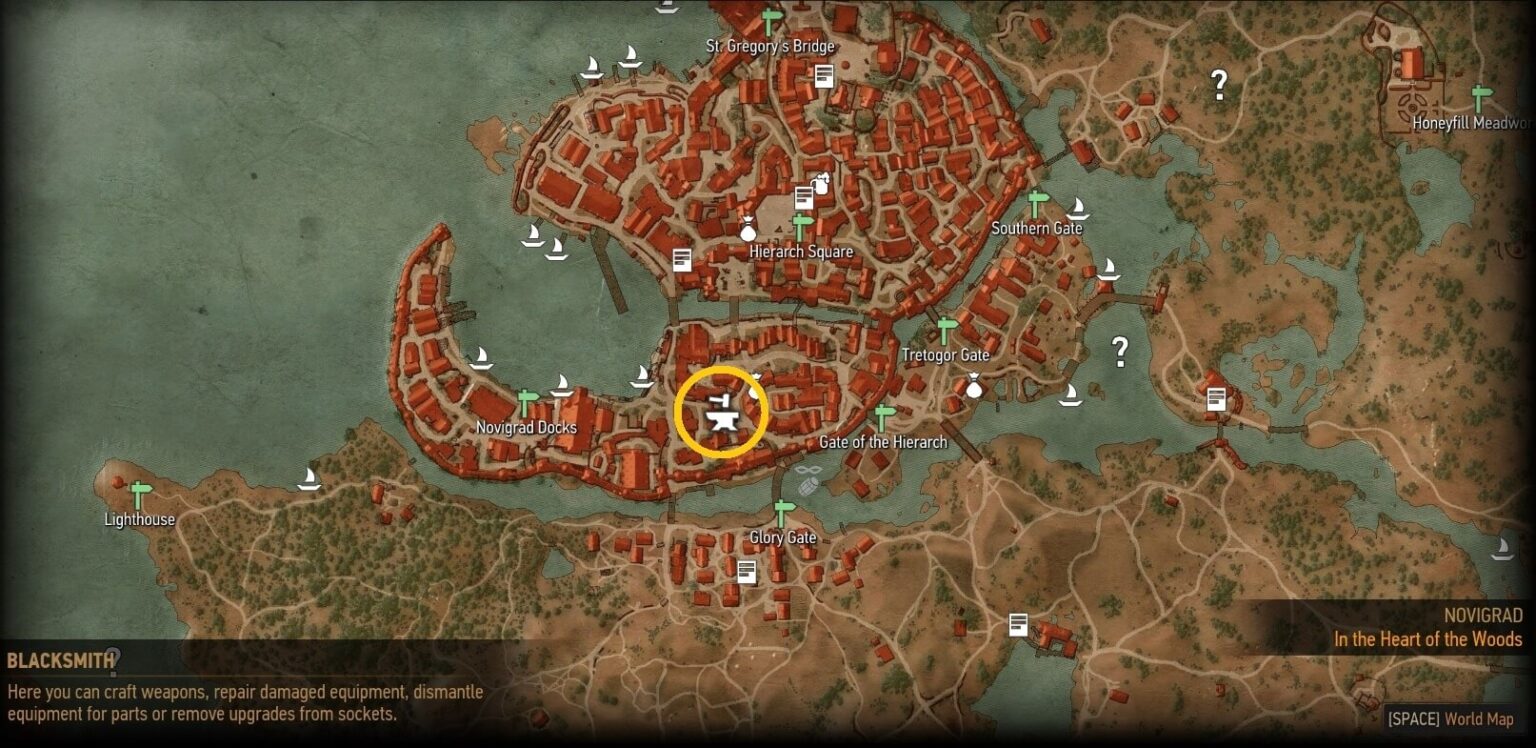Click the Southern Gate signpost icon
This screenshot has height=748, width=1536.
coord(1036,201)
